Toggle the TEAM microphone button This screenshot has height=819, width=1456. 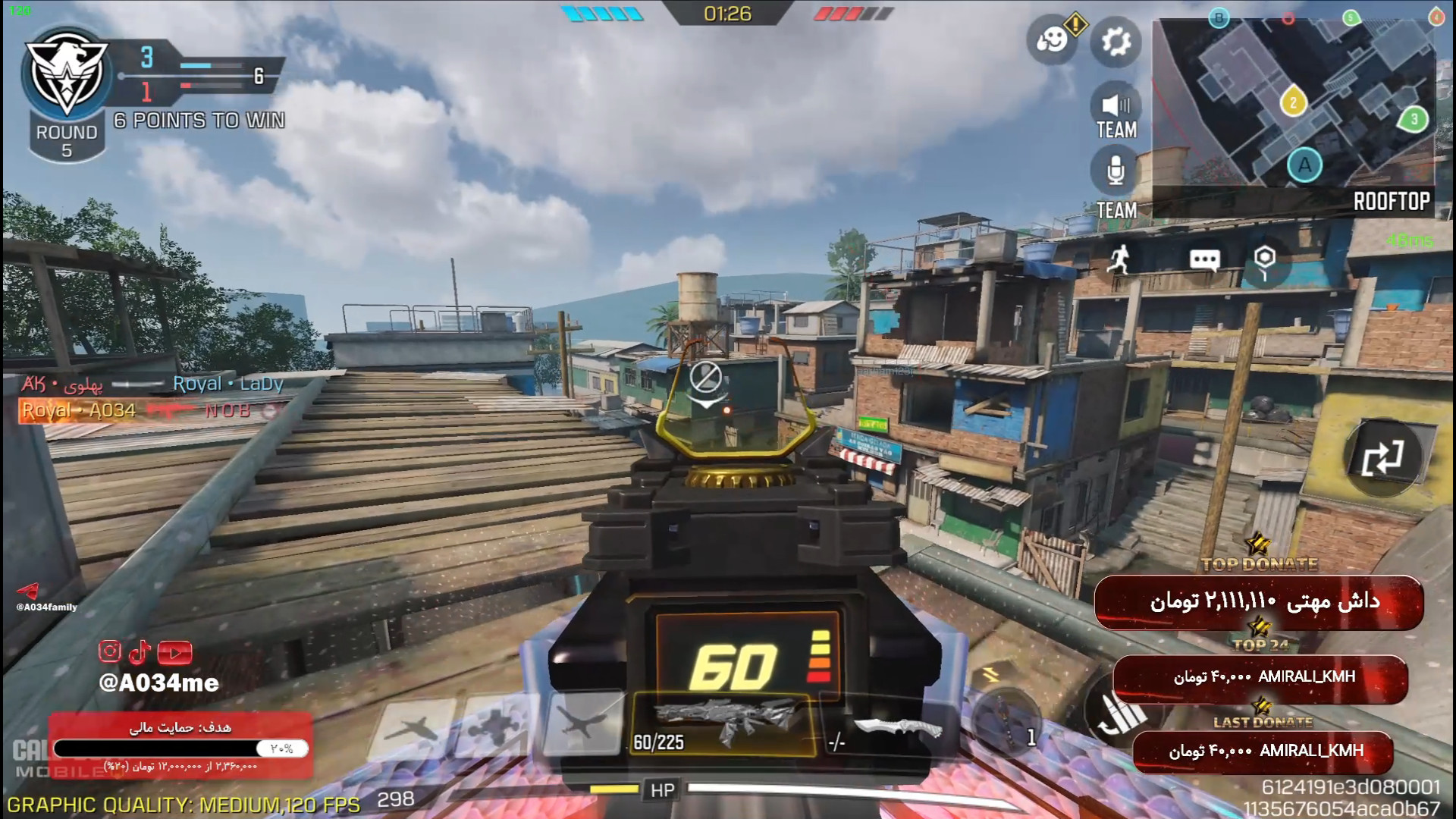point(1116,171)
